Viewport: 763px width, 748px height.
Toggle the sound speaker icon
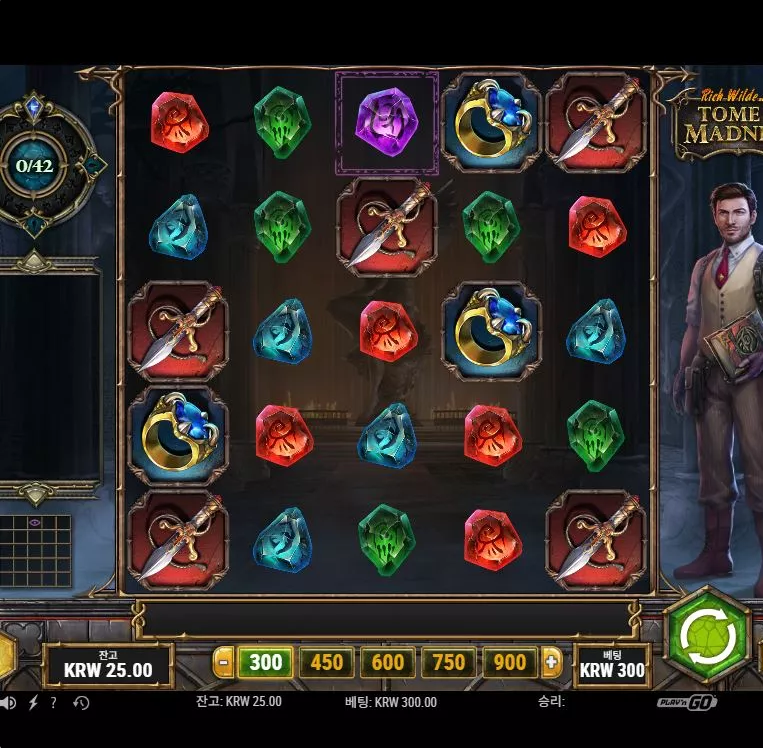[8, 702]
